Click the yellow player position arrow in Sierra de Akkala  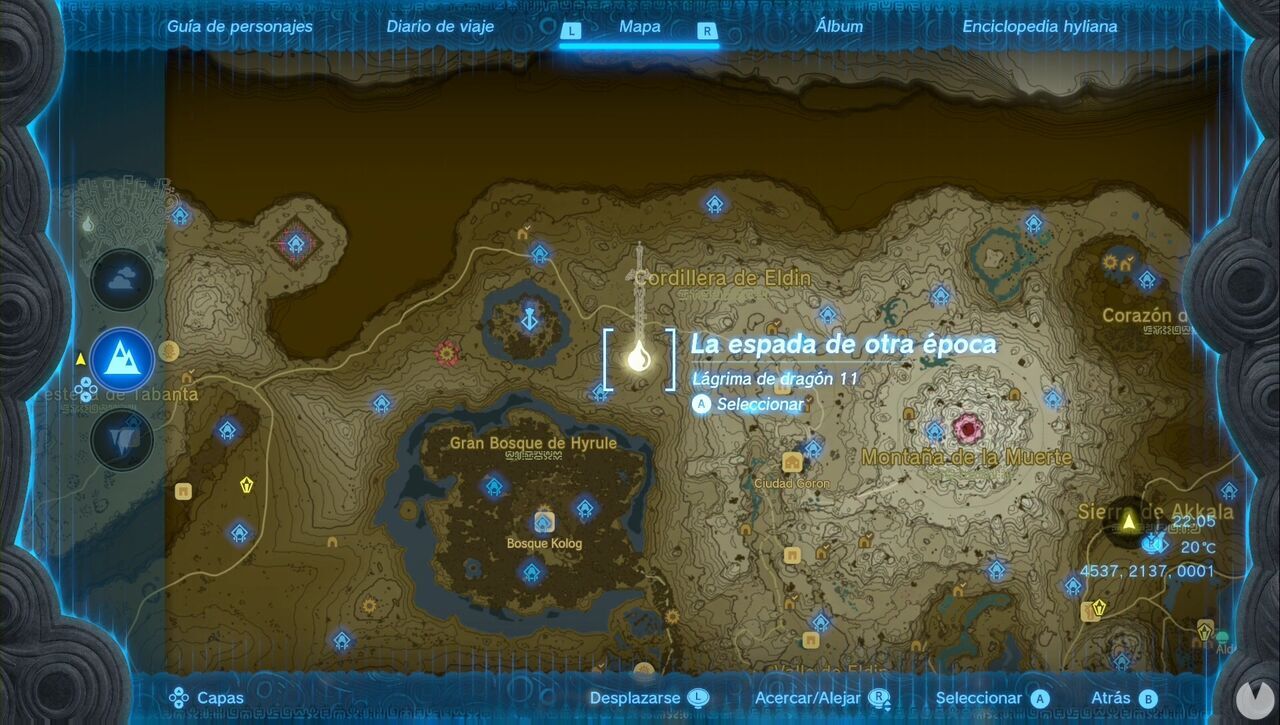[x=1129, y=522]
